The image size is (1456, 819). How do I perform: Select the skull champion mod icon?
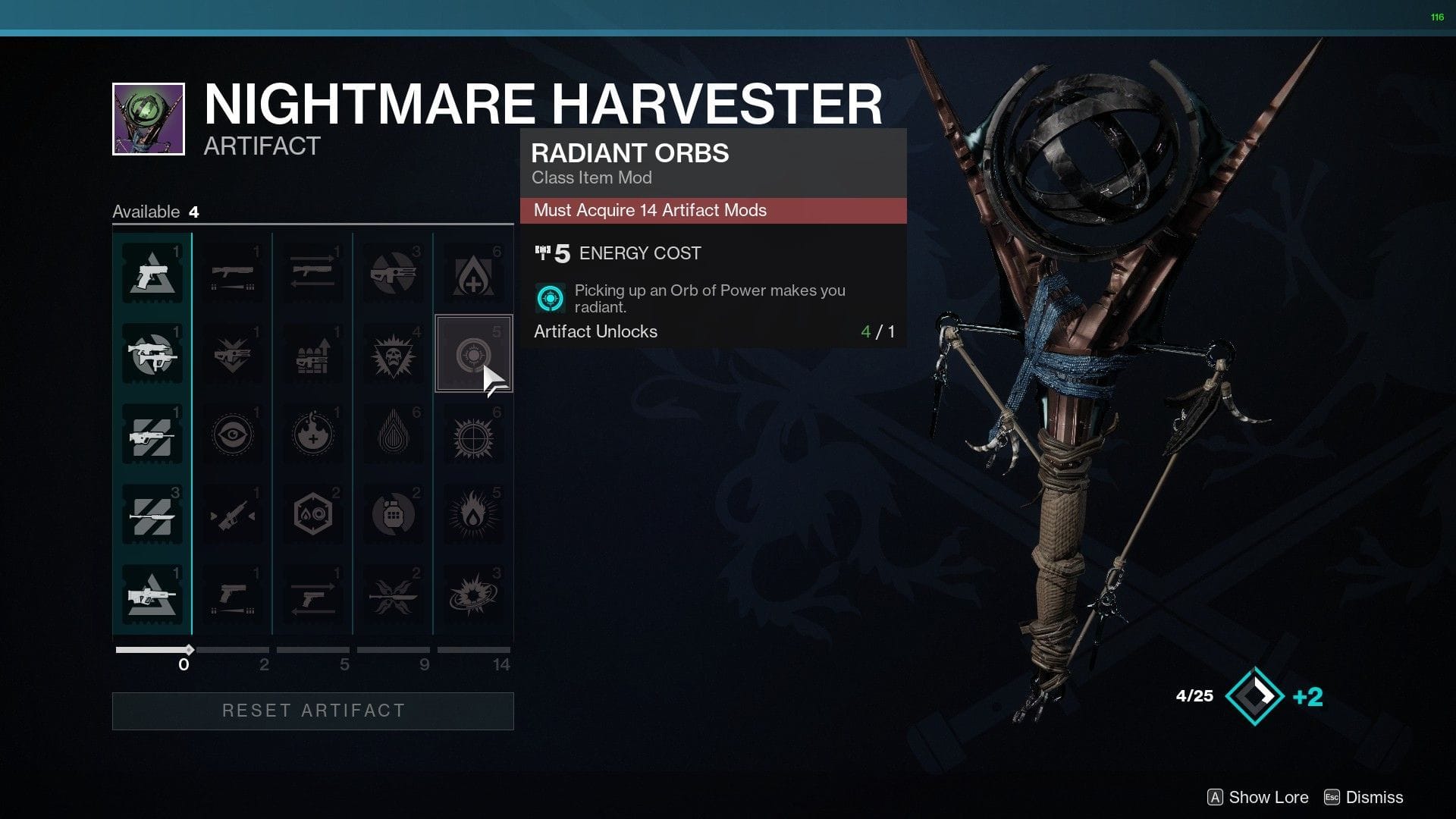click(394, 353)
